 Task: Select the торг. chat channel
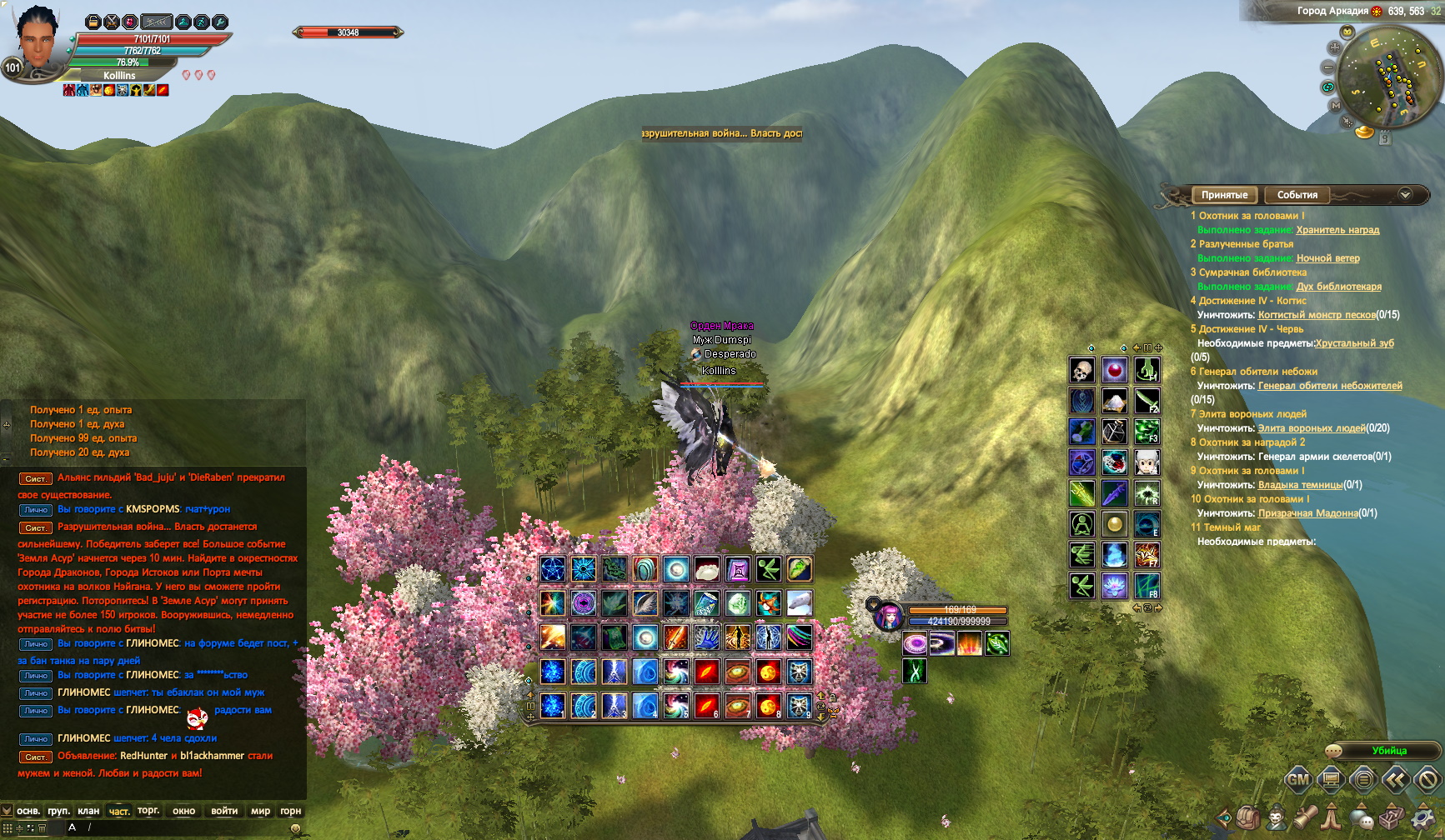pyautogui.click(x=148, y=811)
